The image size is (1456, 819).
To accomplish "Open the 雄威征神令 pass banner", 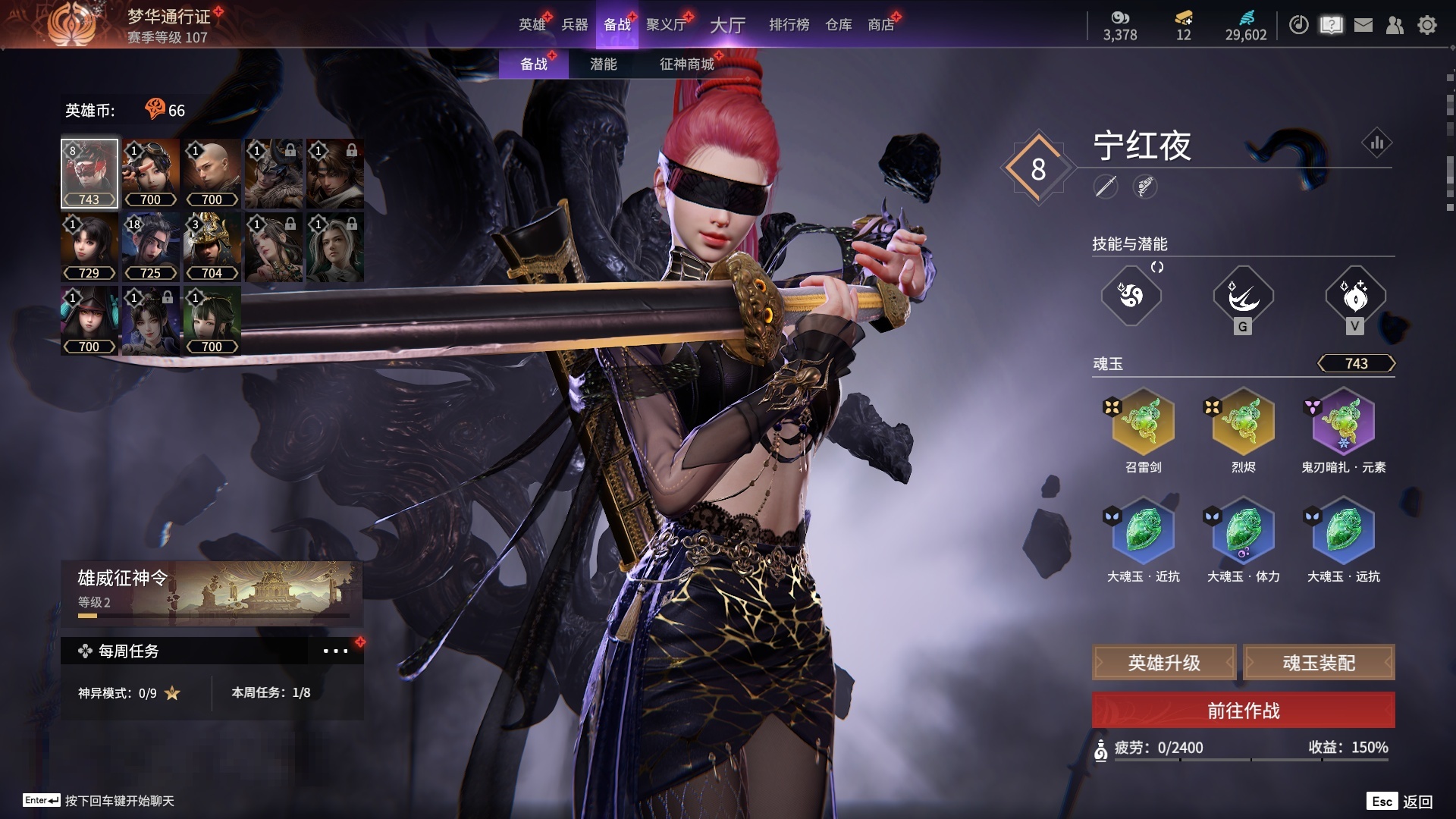I will [x=212, y=592].
